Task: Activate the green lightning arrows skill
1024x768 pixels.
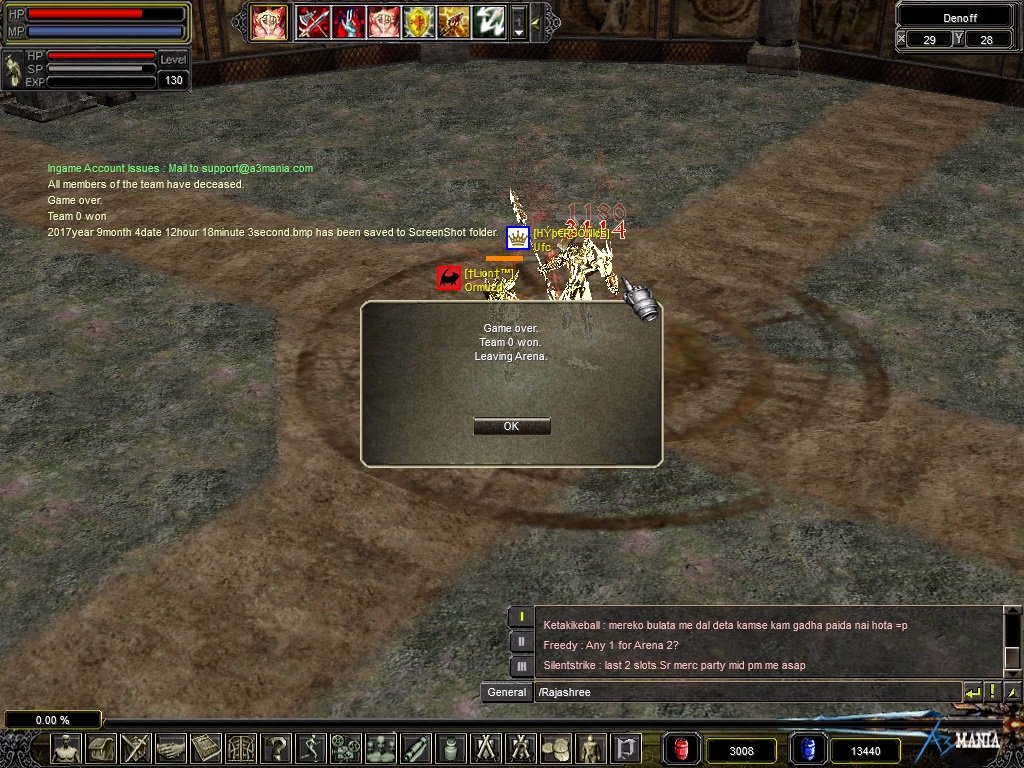Action: (x=488, y=21)
